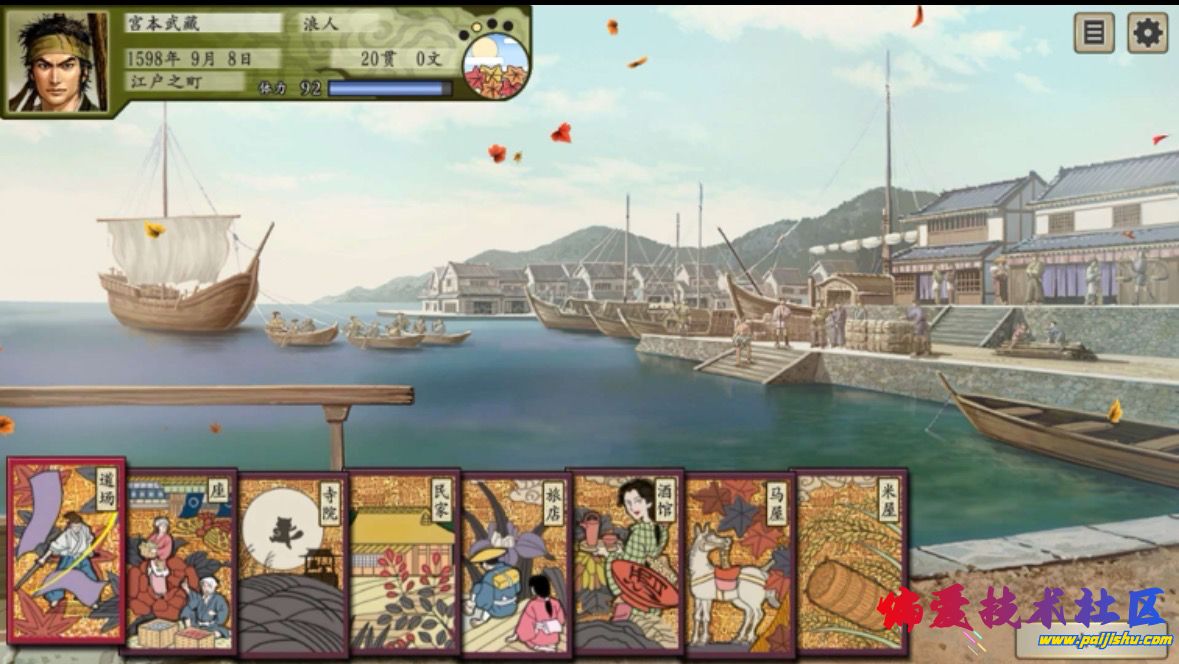Screen dimensions: 1179x664
Task: Open the 米屋 rice shop card
Action: 850,562
